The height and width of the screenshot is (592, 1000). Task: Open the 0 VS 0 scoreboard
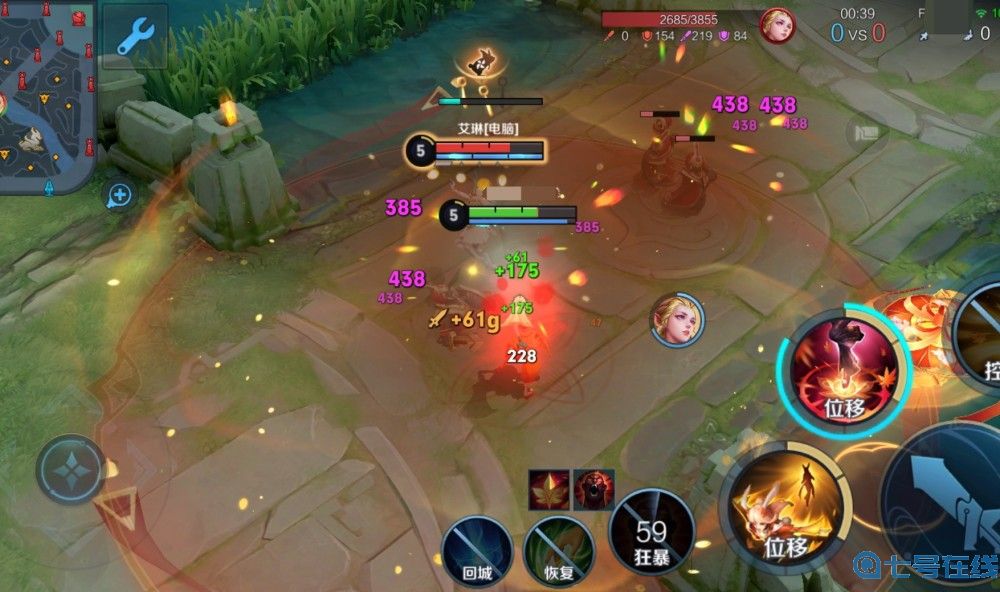tap(857, 33)
